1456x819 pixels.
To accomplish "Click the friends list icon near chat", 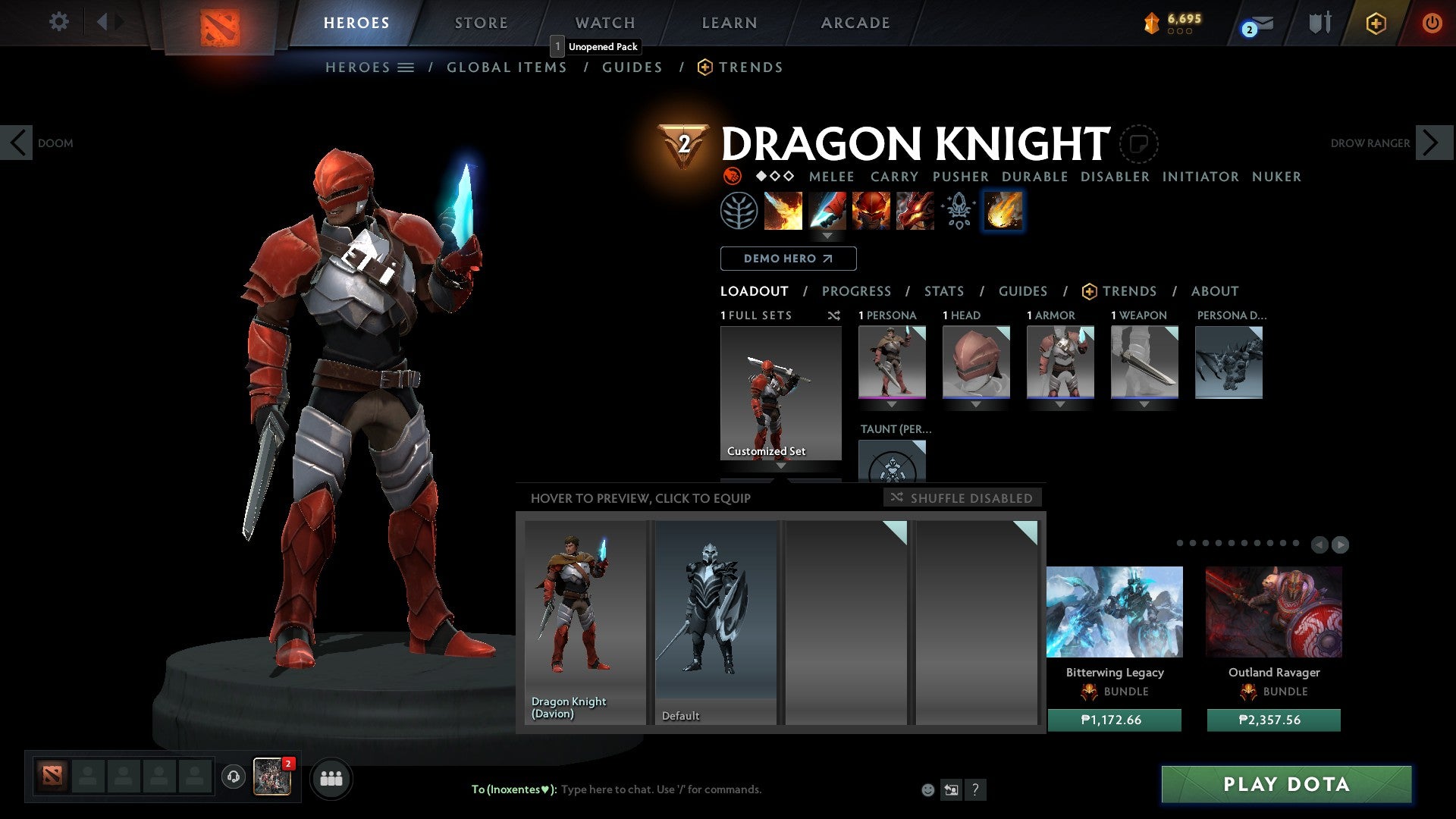I will (331, 777).
